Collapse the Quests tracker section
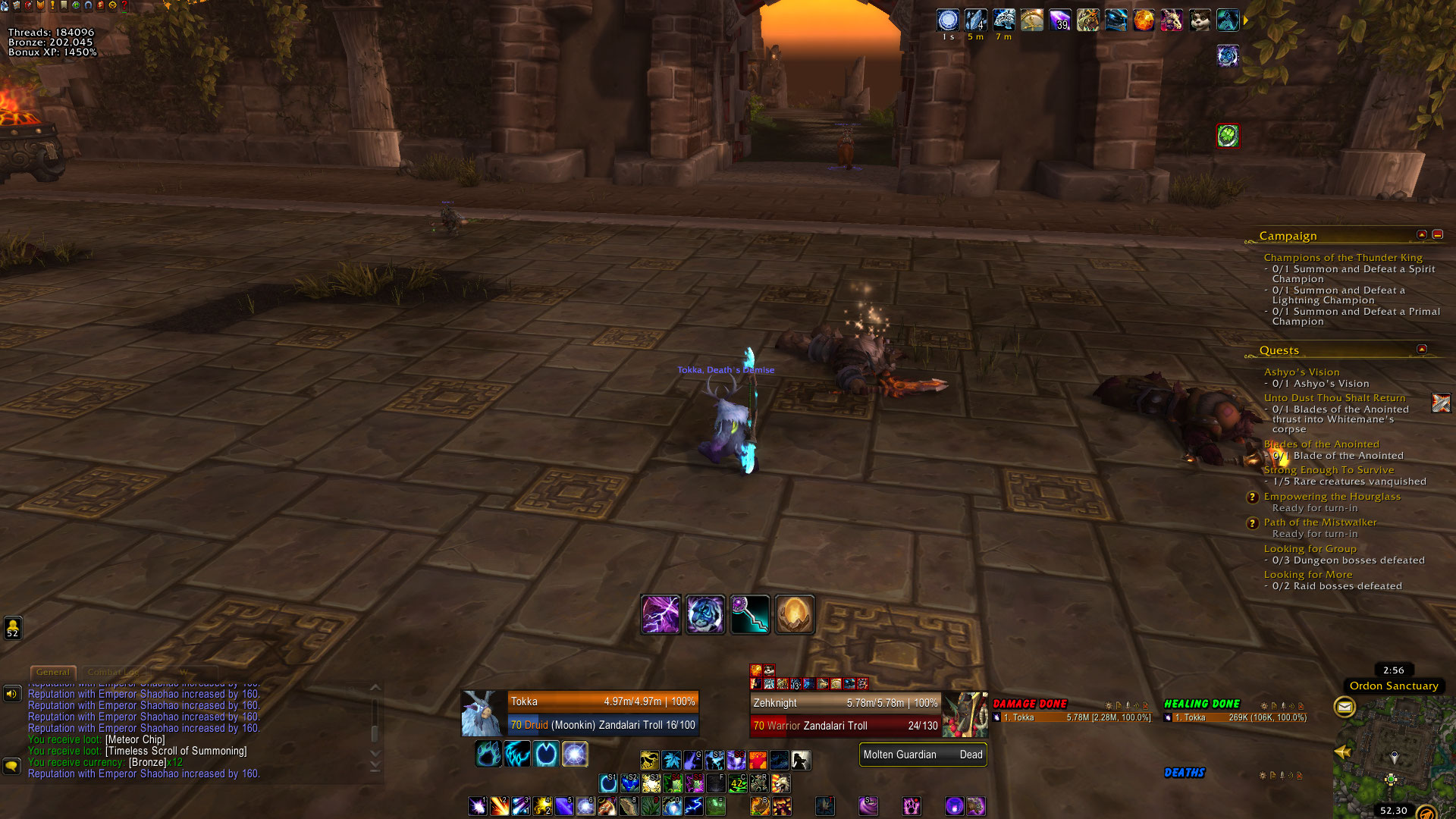 tap(1422, 350)
